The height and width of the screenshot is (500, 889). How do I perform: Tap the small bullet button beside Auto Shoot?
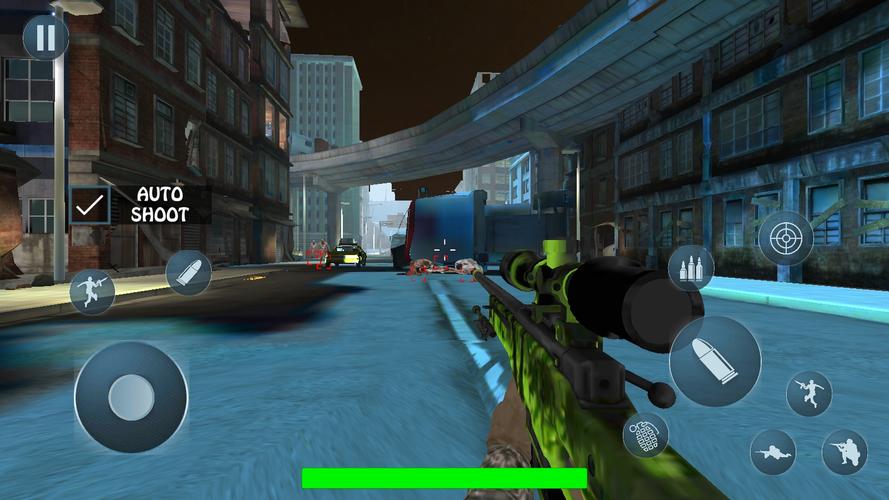point(188,272)
